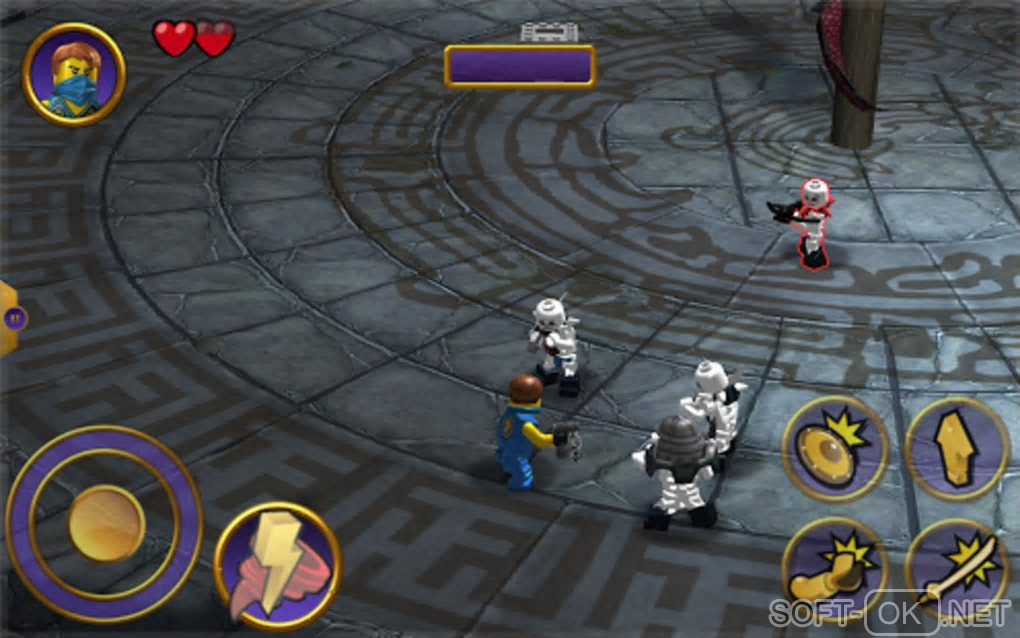
Task: Tap the Jay character portrait
Action: click(x=73, y=74)
